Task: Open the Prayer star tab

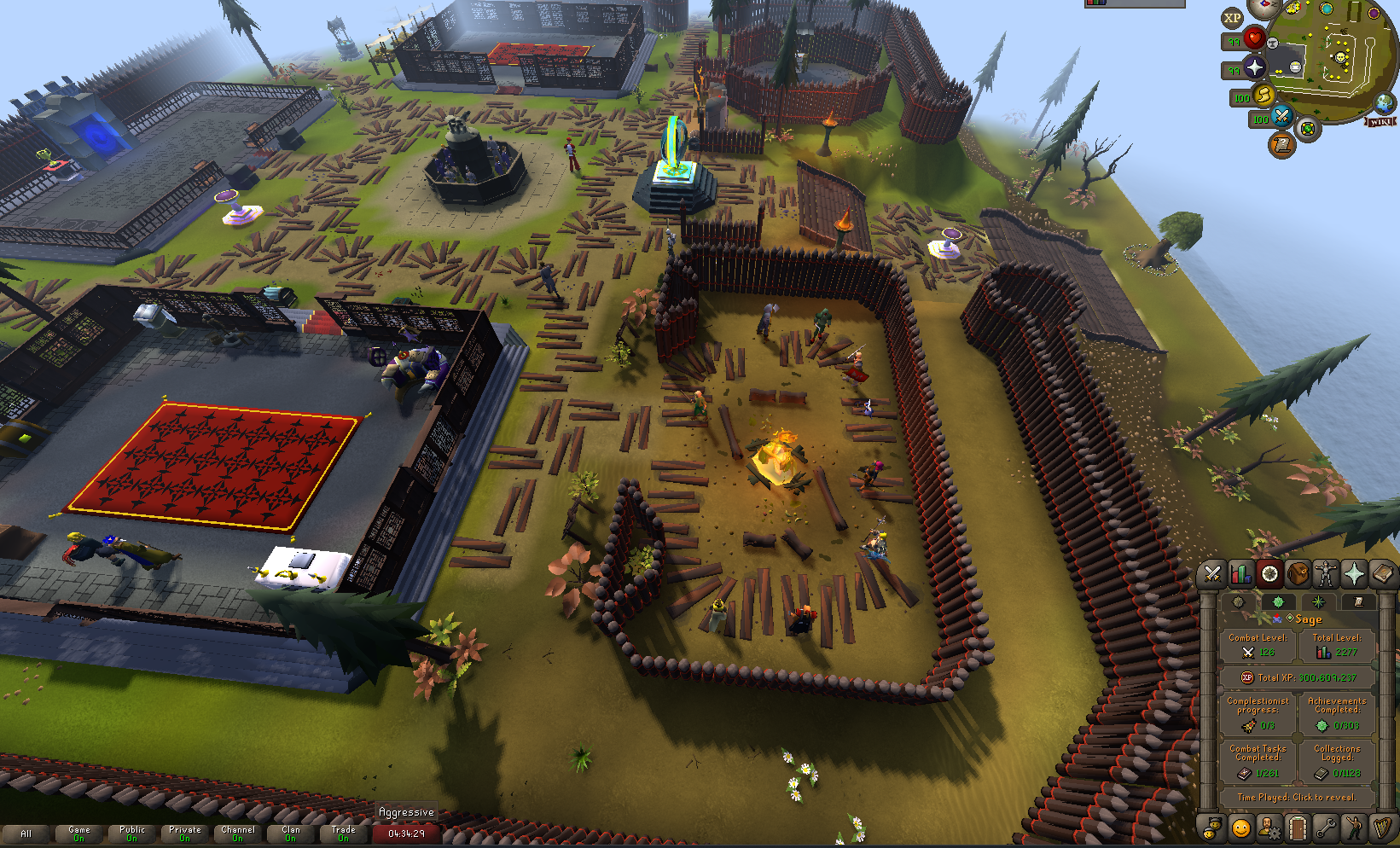Action: point(1354,574)
